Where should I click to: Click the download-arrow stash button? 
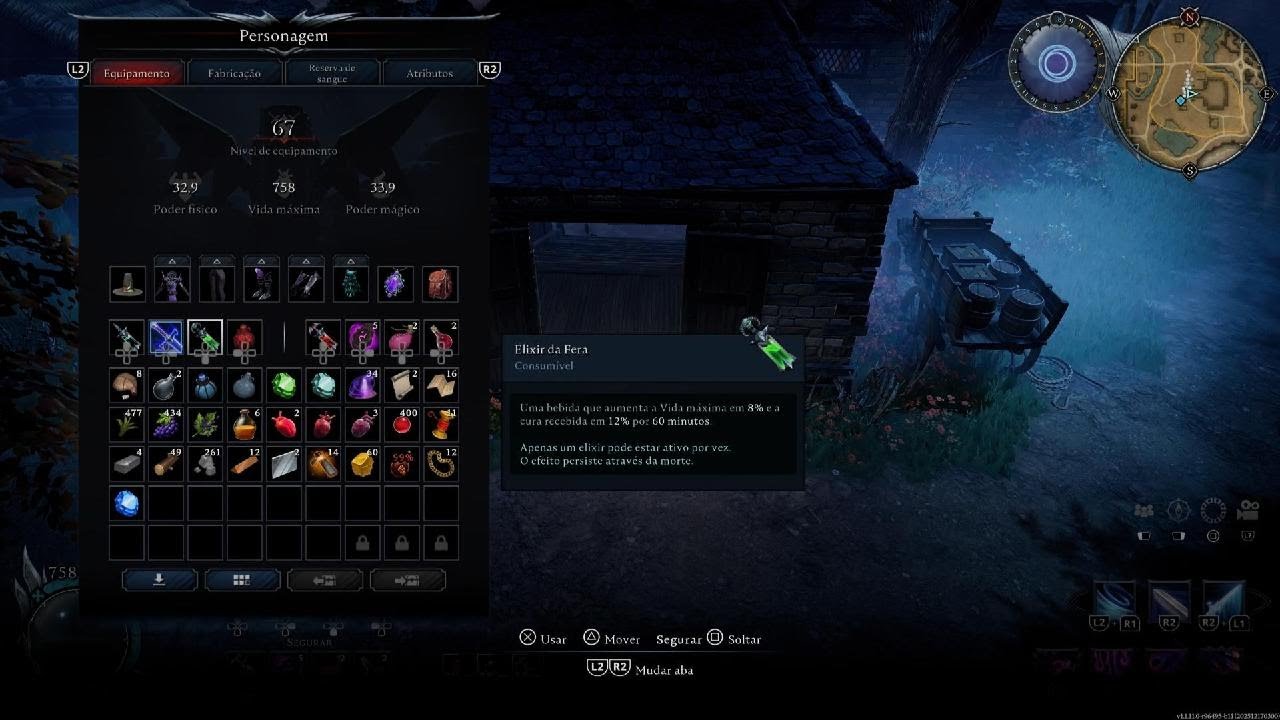coord(159,579)
